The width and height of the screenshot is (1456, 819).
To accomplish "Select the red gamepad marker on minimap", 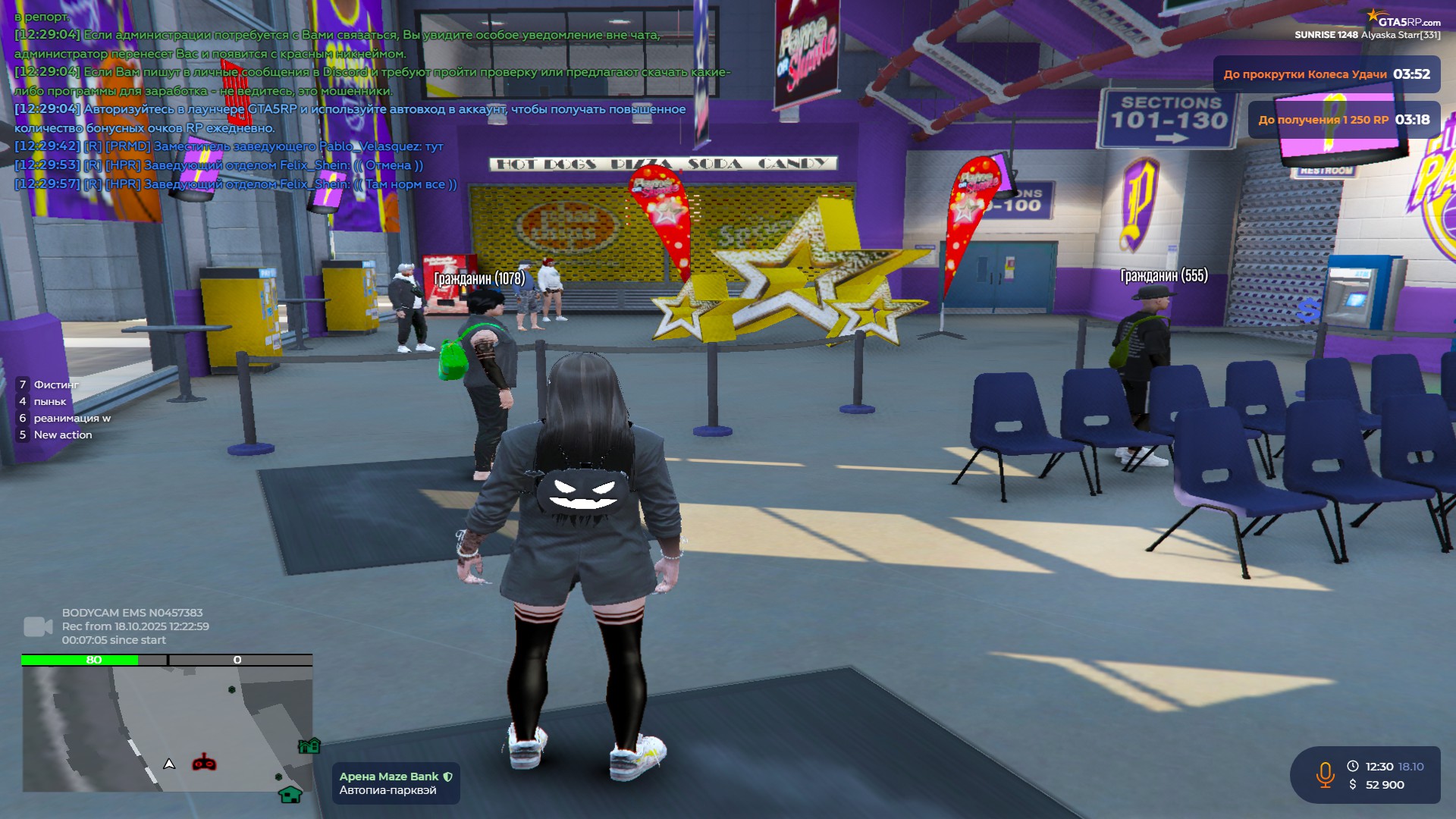I will pos(204,762).
